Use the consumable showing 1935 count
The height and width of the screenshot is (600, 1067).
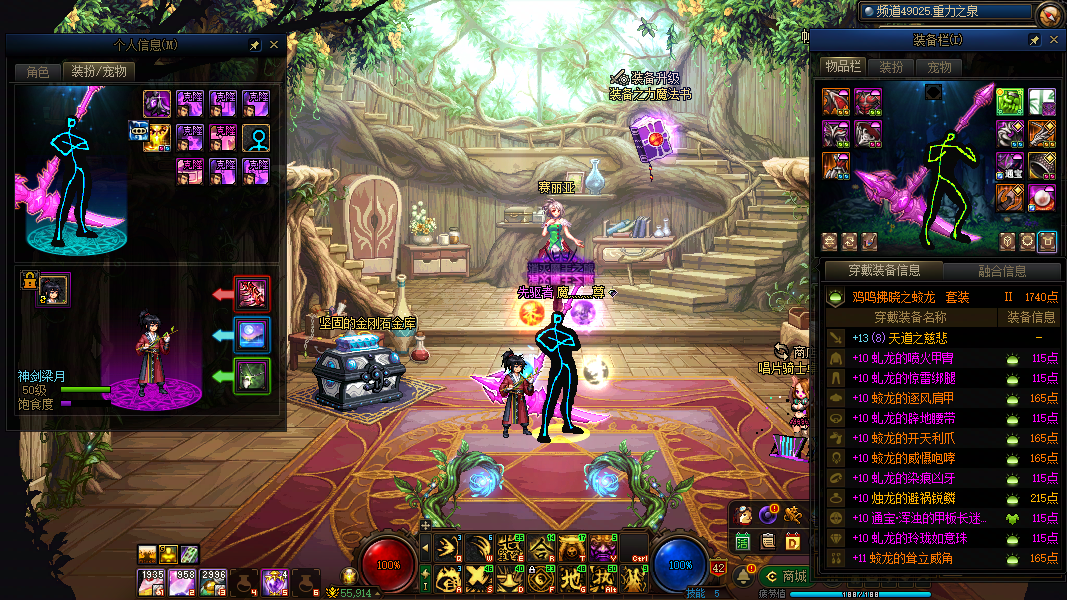tap(152, 582)
